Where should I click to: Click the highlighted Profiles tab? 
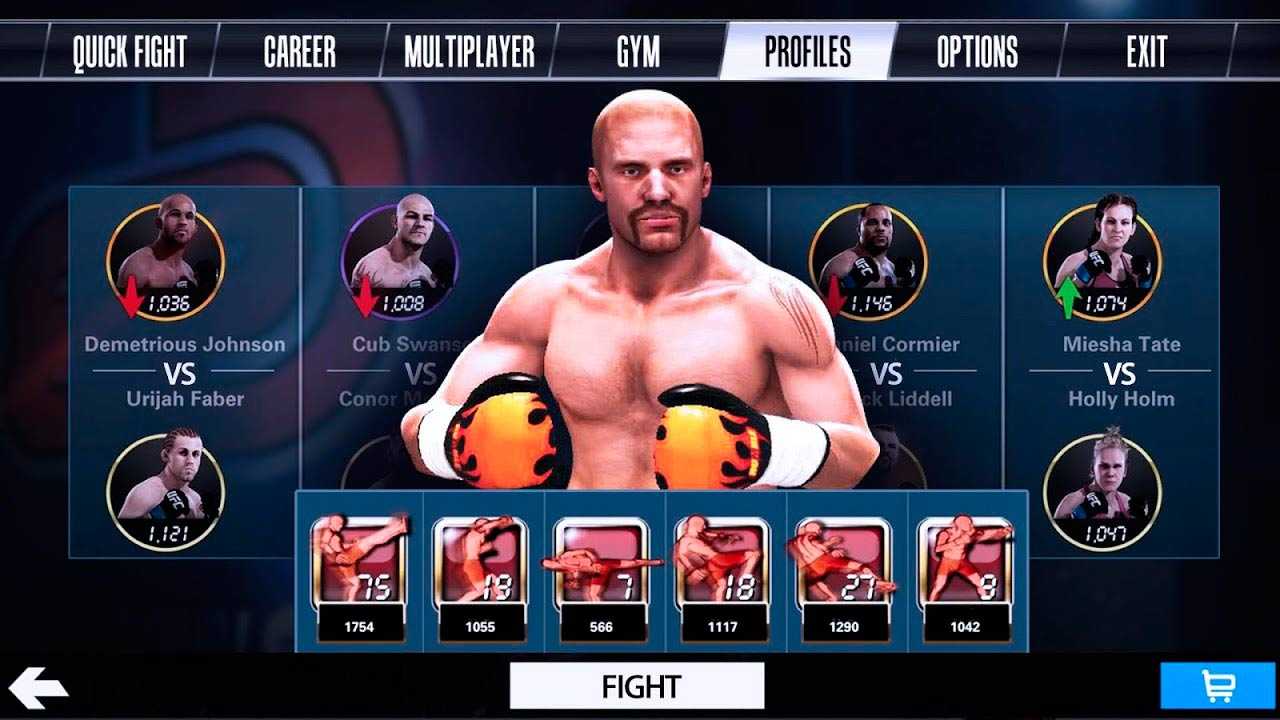coord(807,52)
